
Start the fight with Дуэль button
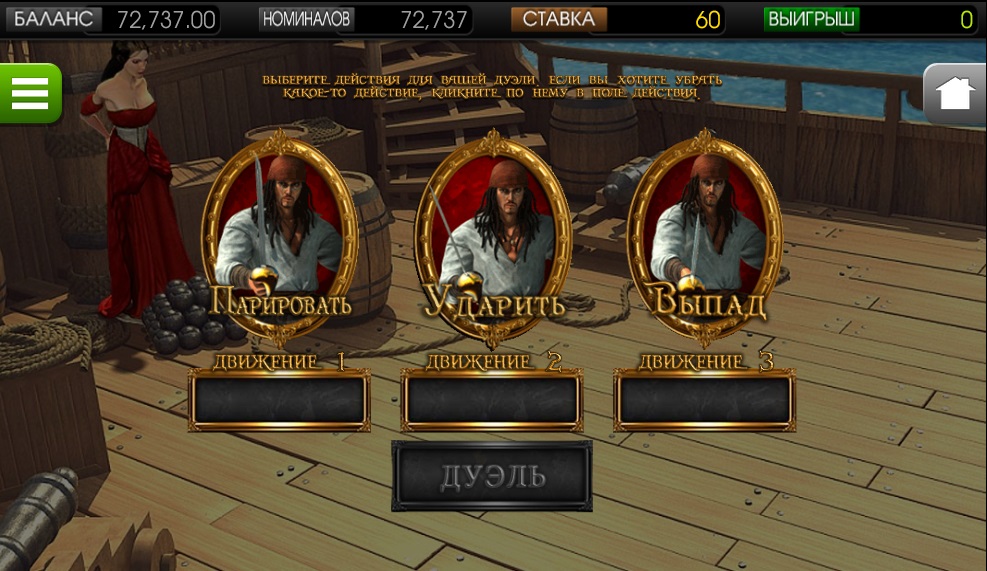(492, 476)
